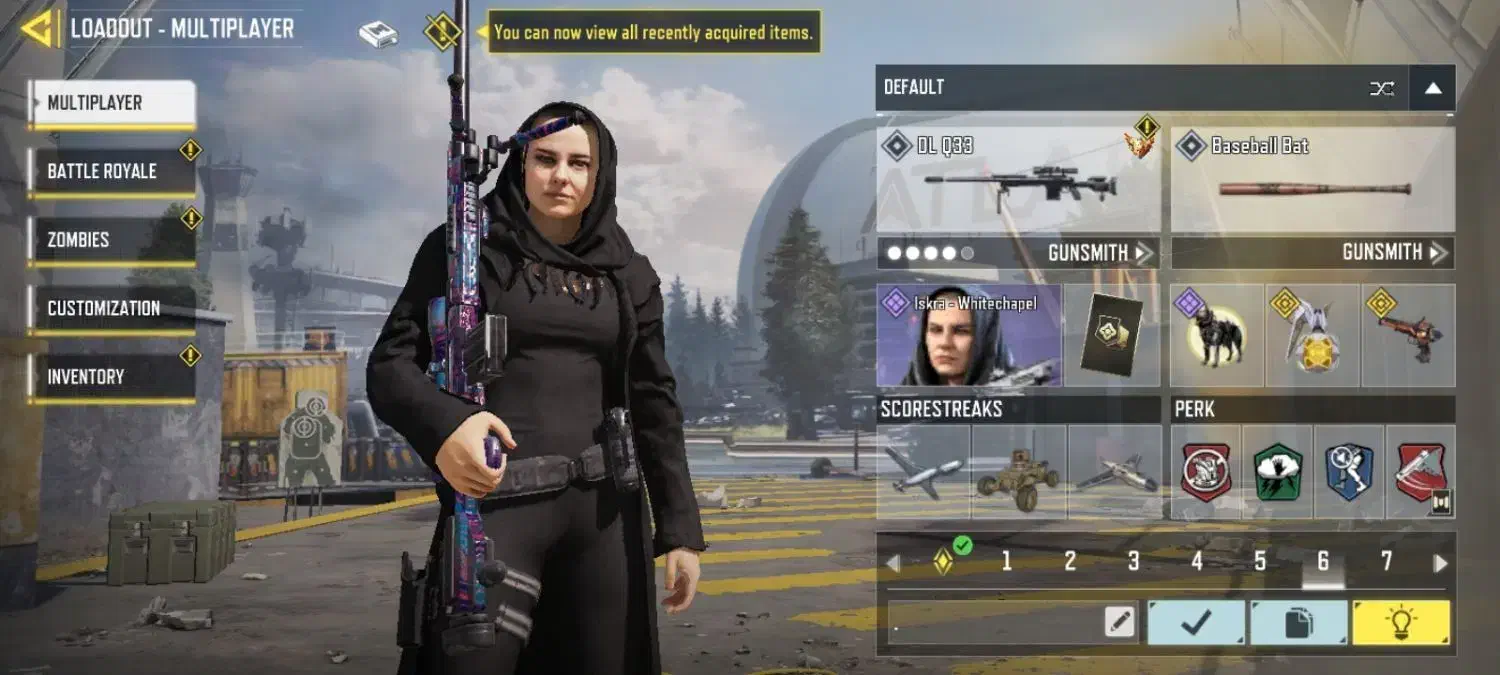
Task: Go back using the yellow arrow
Action: click(38, 29)
